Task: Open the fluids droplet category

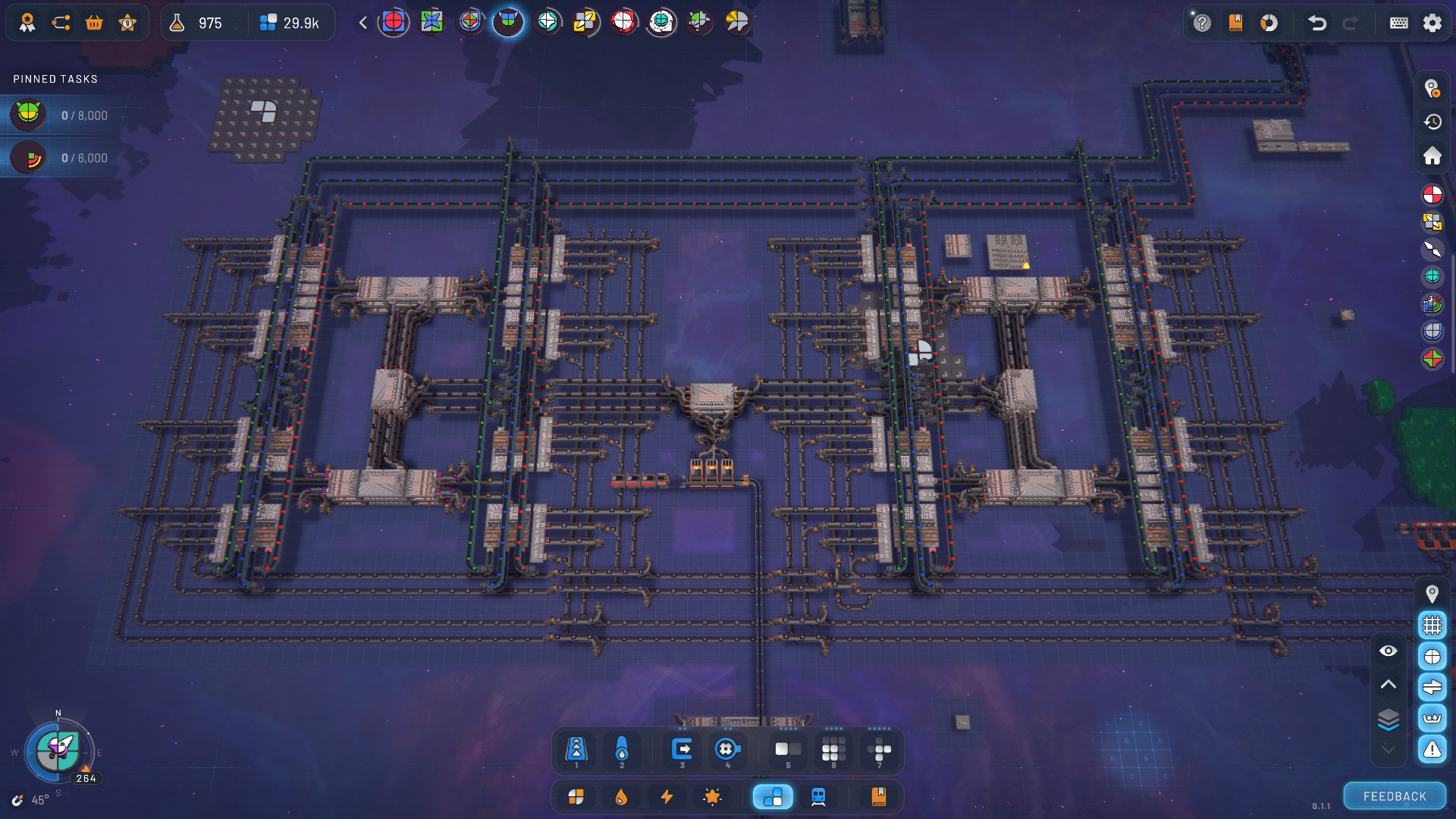Action: coord(621,797)
